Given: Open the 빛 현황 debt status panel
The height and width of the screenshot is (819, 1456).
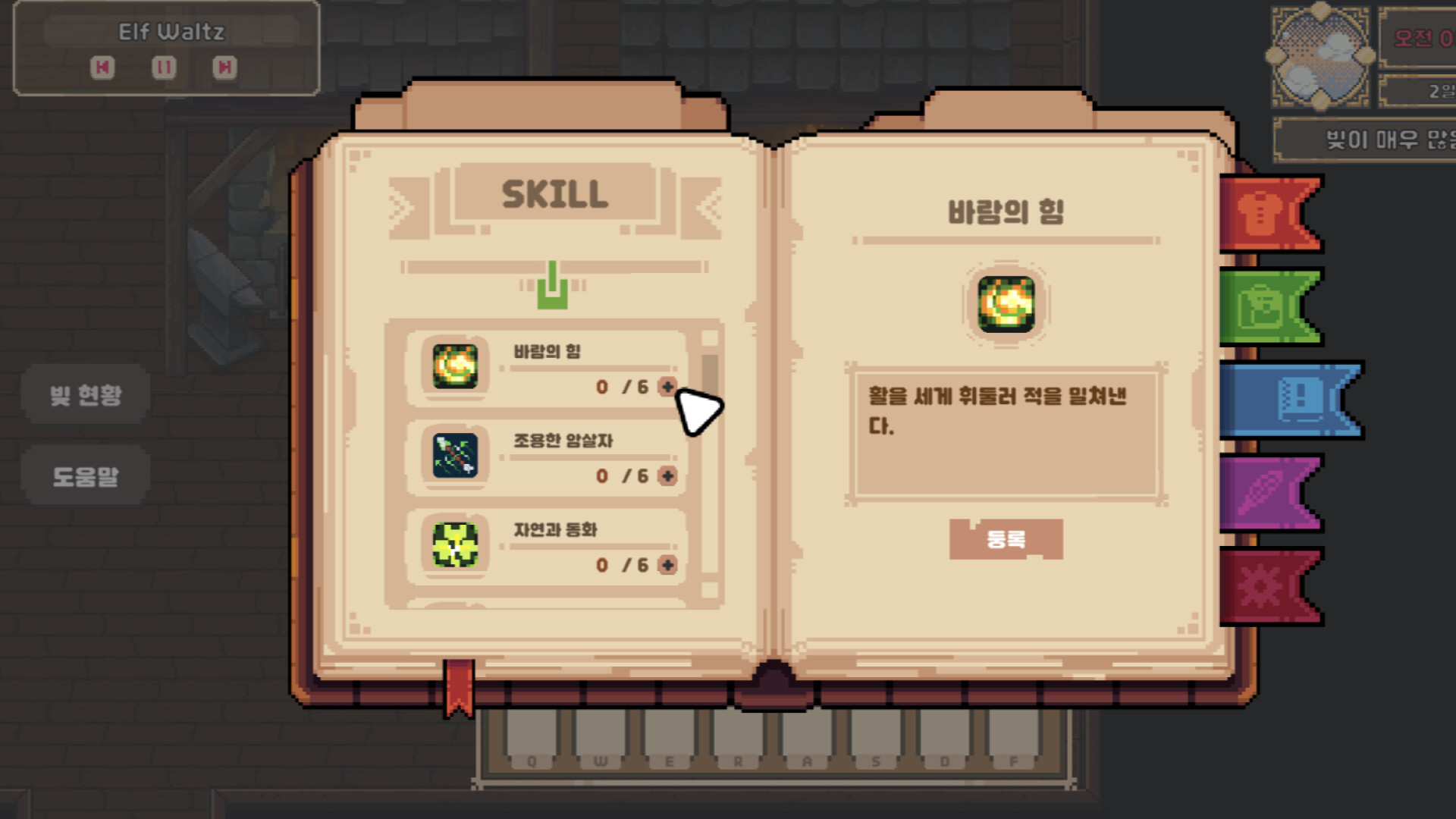Looking at the screenshot, I should [x=86, y=395].
